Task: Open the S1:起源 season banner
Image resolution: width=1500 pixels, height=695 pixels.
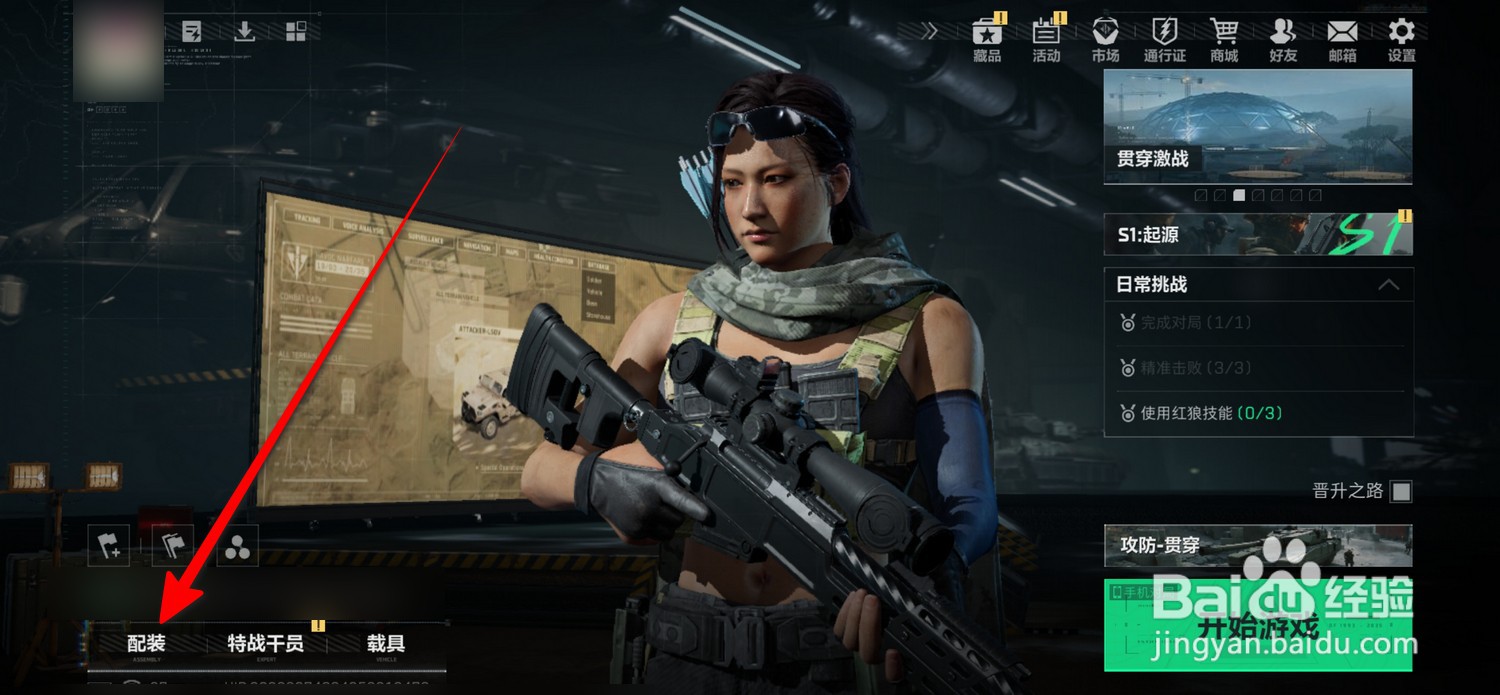Action: pos(1258,235)
